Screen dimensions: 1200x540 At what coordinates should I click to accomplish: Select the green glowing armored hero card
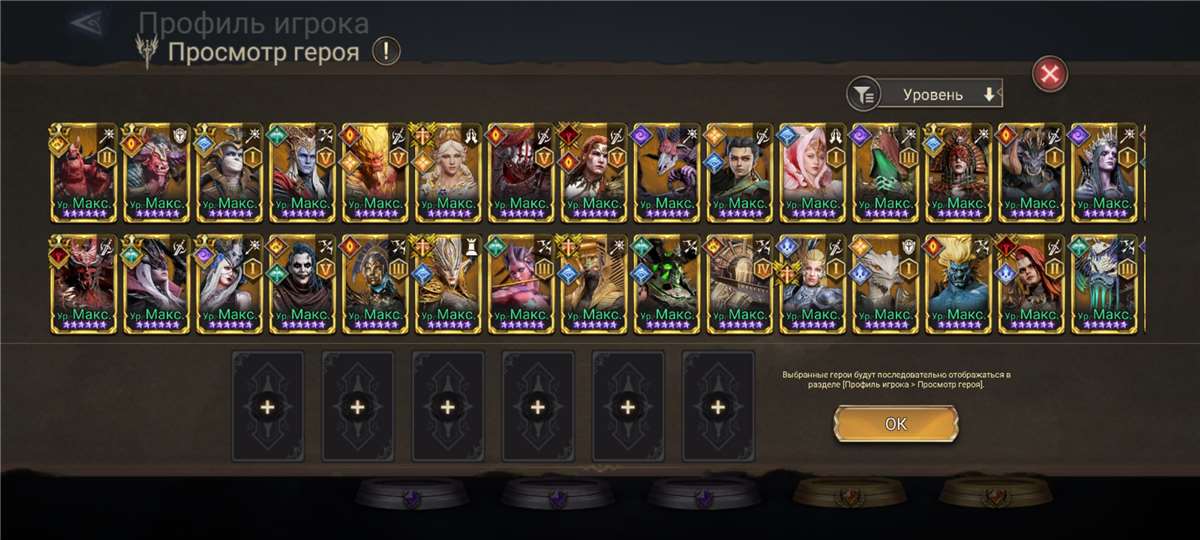(x=667, y=282)
